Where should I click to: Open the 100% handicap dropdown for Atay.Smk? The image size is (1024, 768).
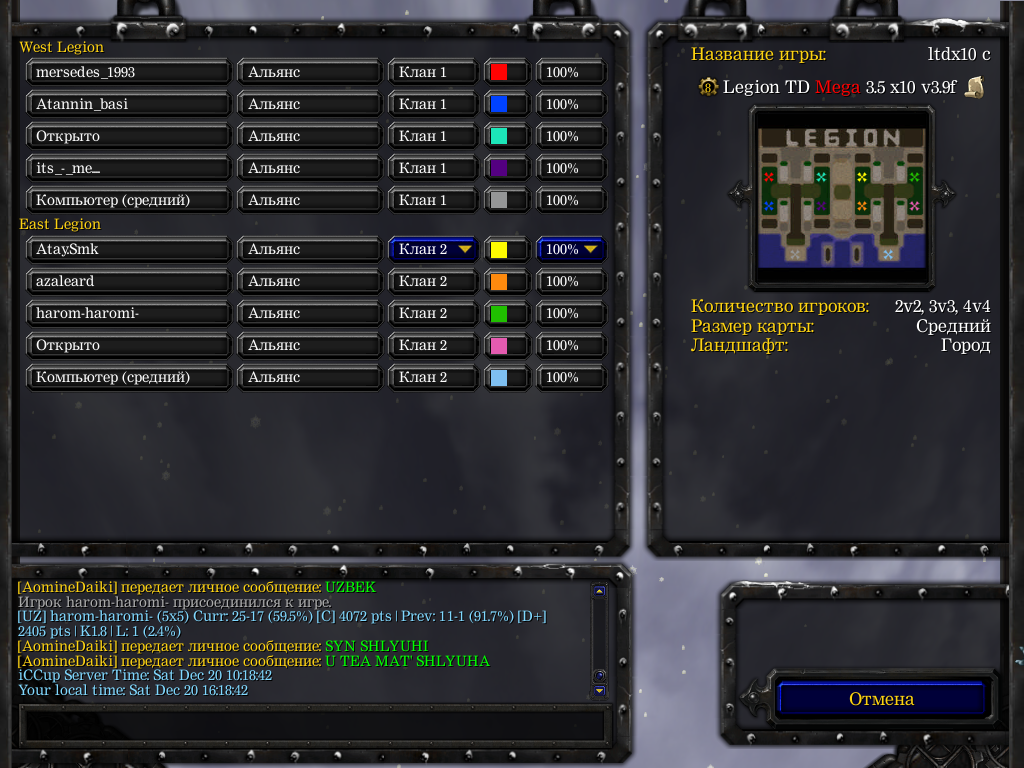(x=571, y=249)
